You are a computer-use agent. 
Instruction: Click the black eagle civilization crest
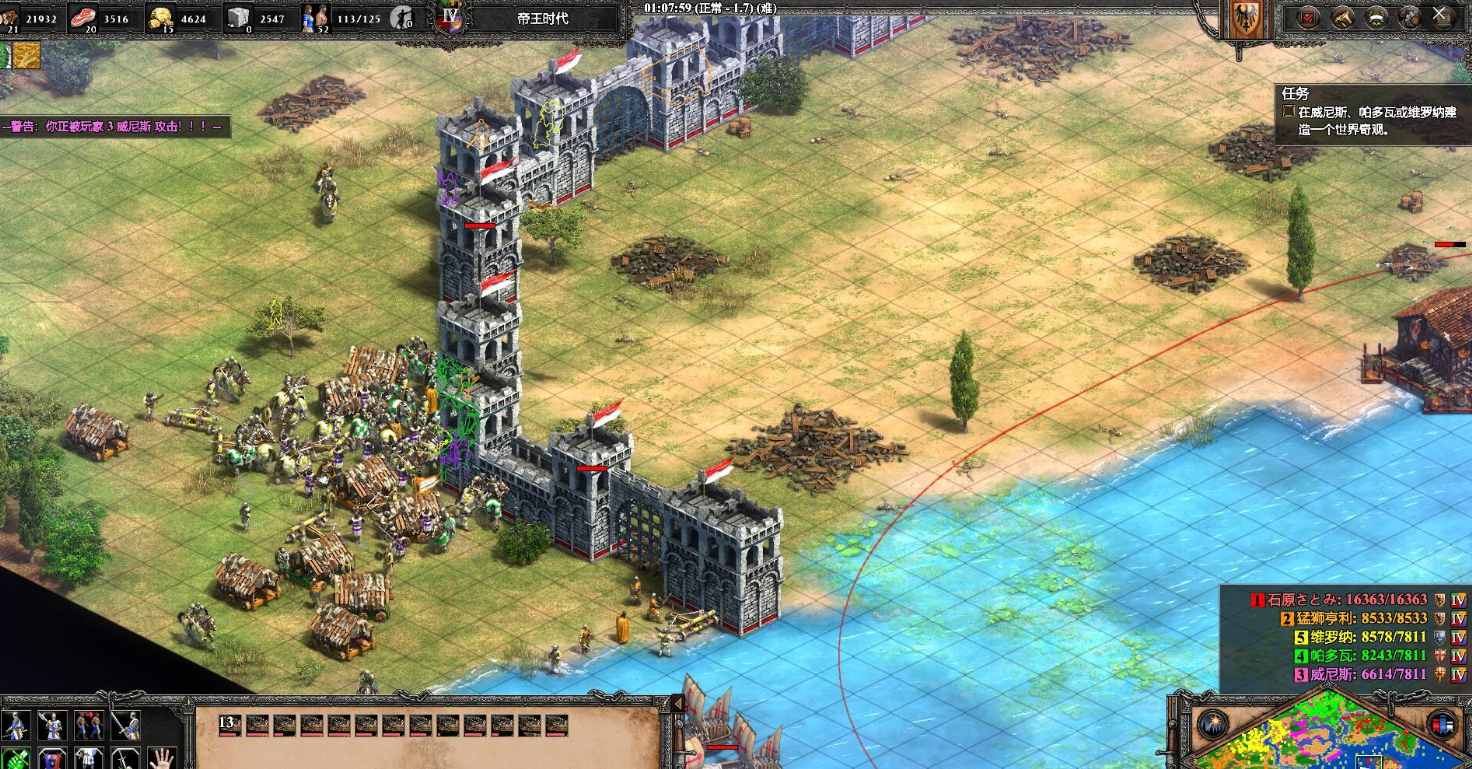1245,20
